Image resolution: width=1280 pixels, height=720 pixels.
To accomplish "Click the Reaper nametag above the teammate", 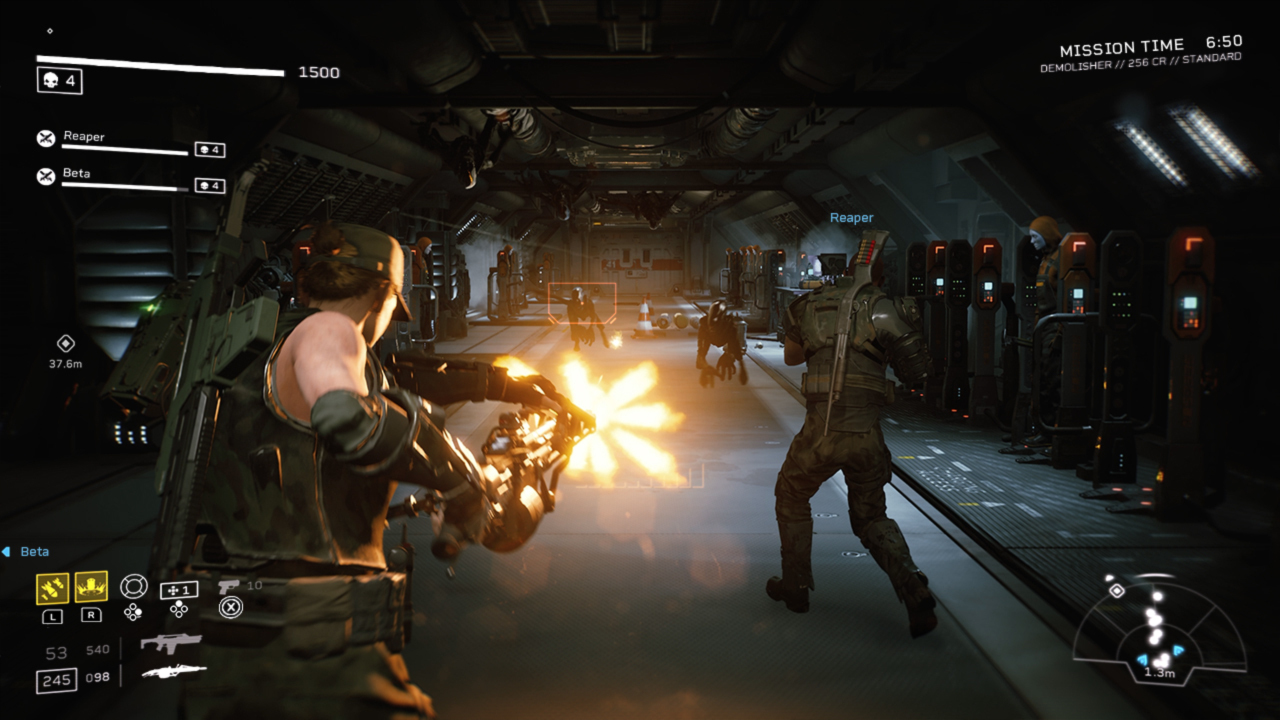I will [x=851, y=218].
